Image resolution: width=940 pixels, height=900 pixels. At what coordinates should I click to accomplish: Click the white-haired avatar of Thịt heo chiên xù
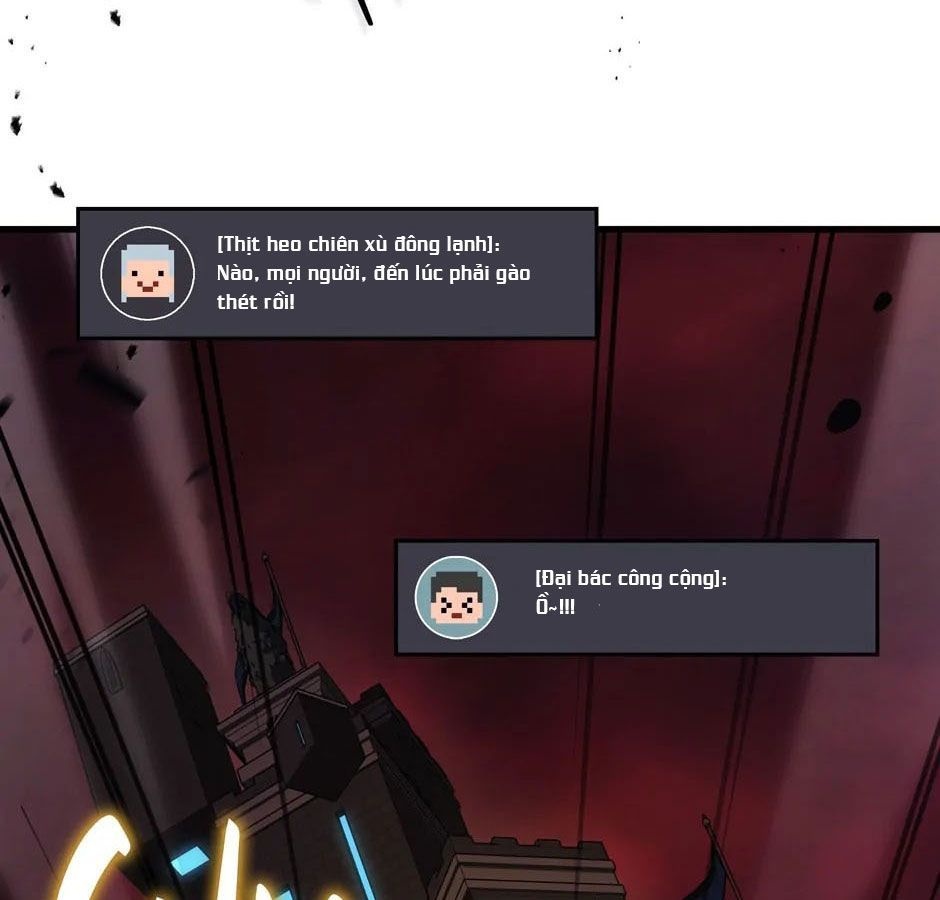tap(148, 273)
